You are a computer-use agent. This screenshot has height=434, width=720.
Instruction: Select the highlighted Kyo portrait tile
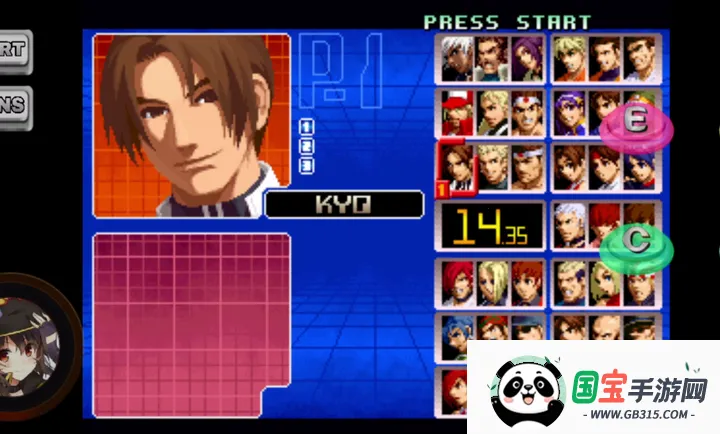pos(458,168)
